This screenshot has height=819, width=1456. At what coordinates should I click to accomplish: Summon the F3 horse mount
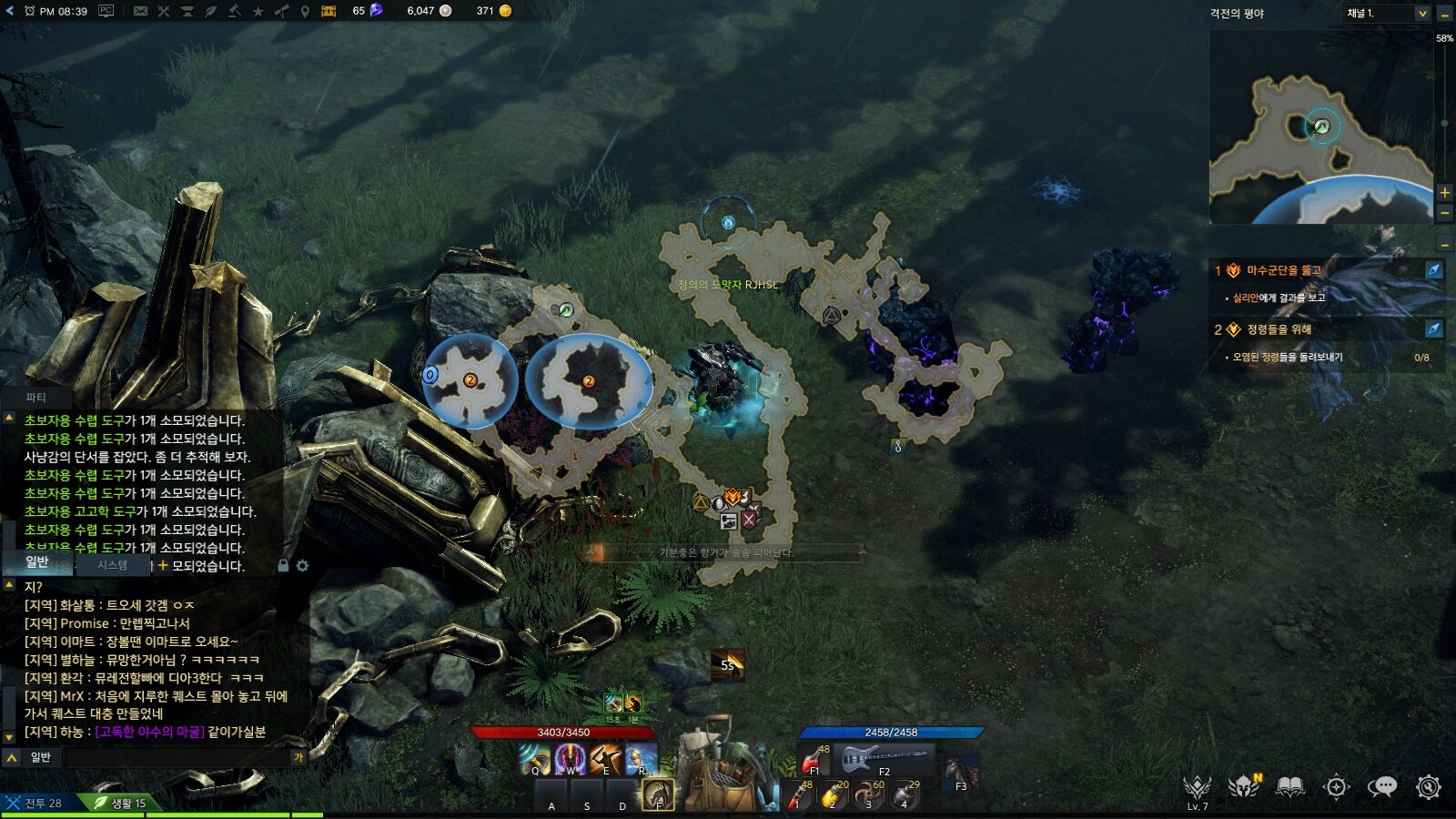tap(960, 772)
